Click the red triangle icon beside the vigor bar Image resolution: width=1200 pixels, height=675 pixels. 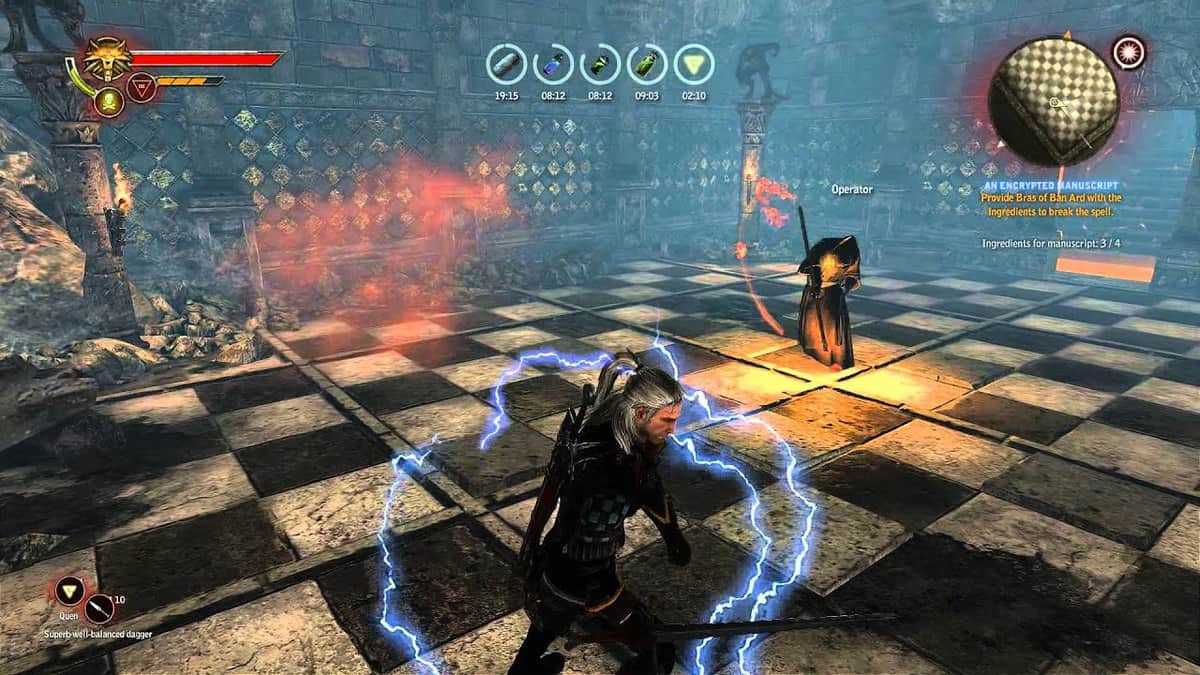pos(142,87)
